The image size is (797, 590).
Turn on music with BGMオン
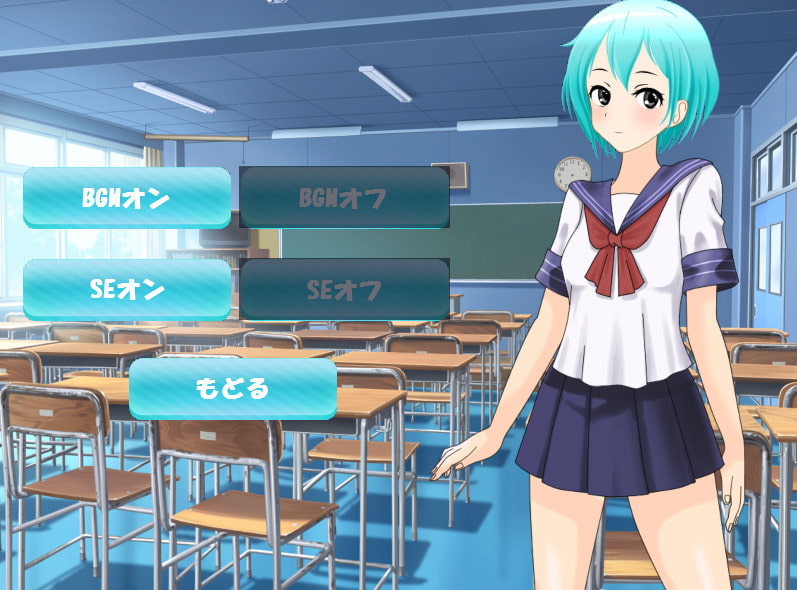[126, 197]
